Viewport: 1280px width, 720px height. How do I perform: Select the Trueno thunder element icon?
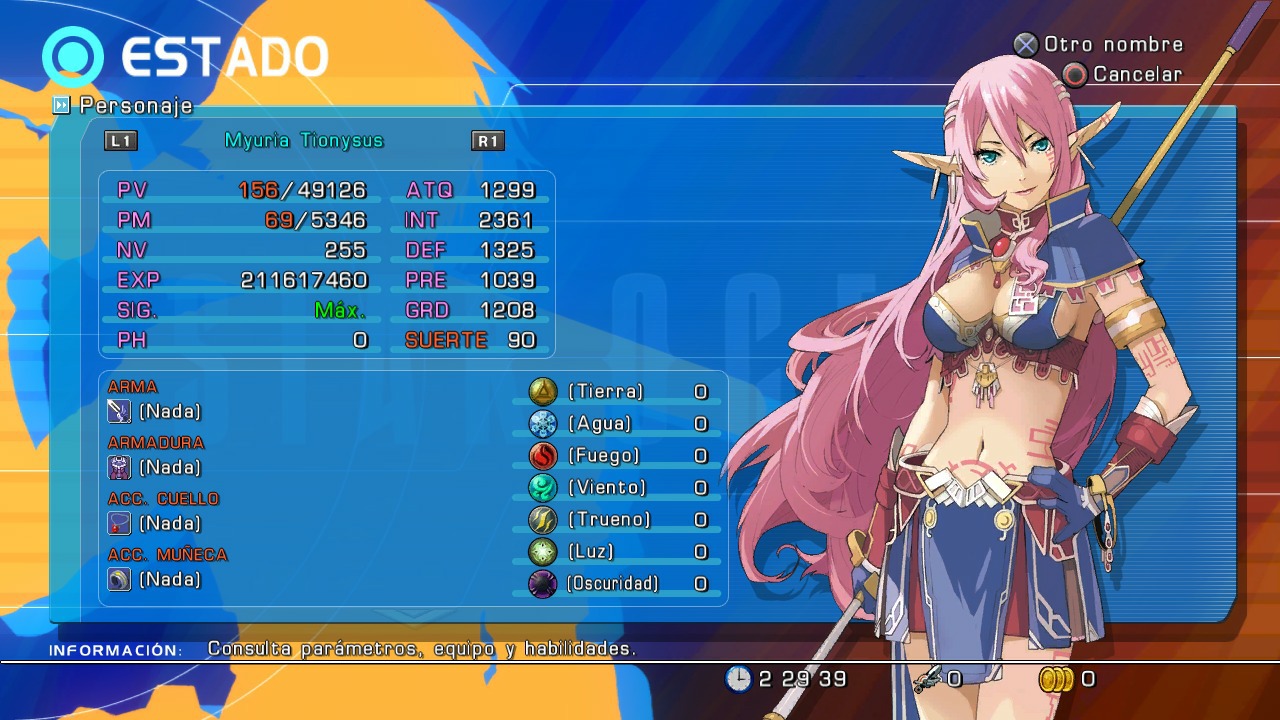tap(541, 519)
